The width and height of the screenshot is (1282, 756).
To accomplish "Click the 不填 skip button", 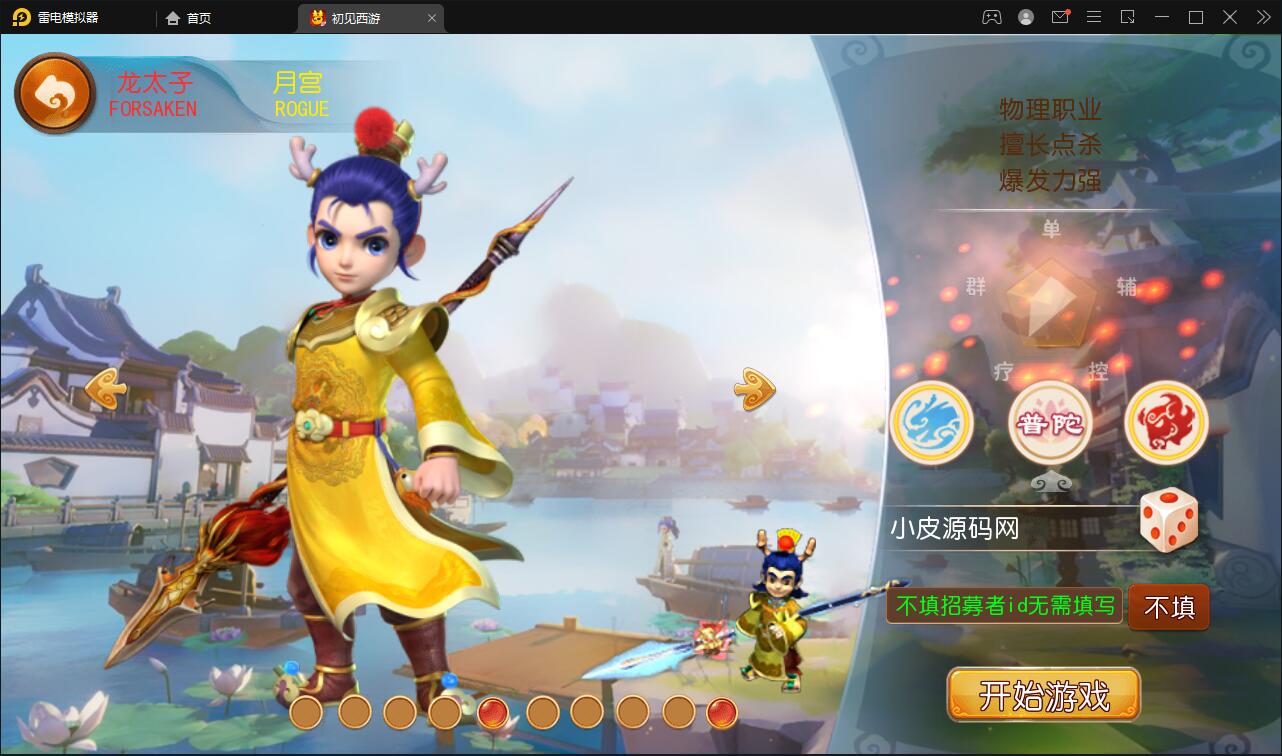I will (x=1168, y=607).
